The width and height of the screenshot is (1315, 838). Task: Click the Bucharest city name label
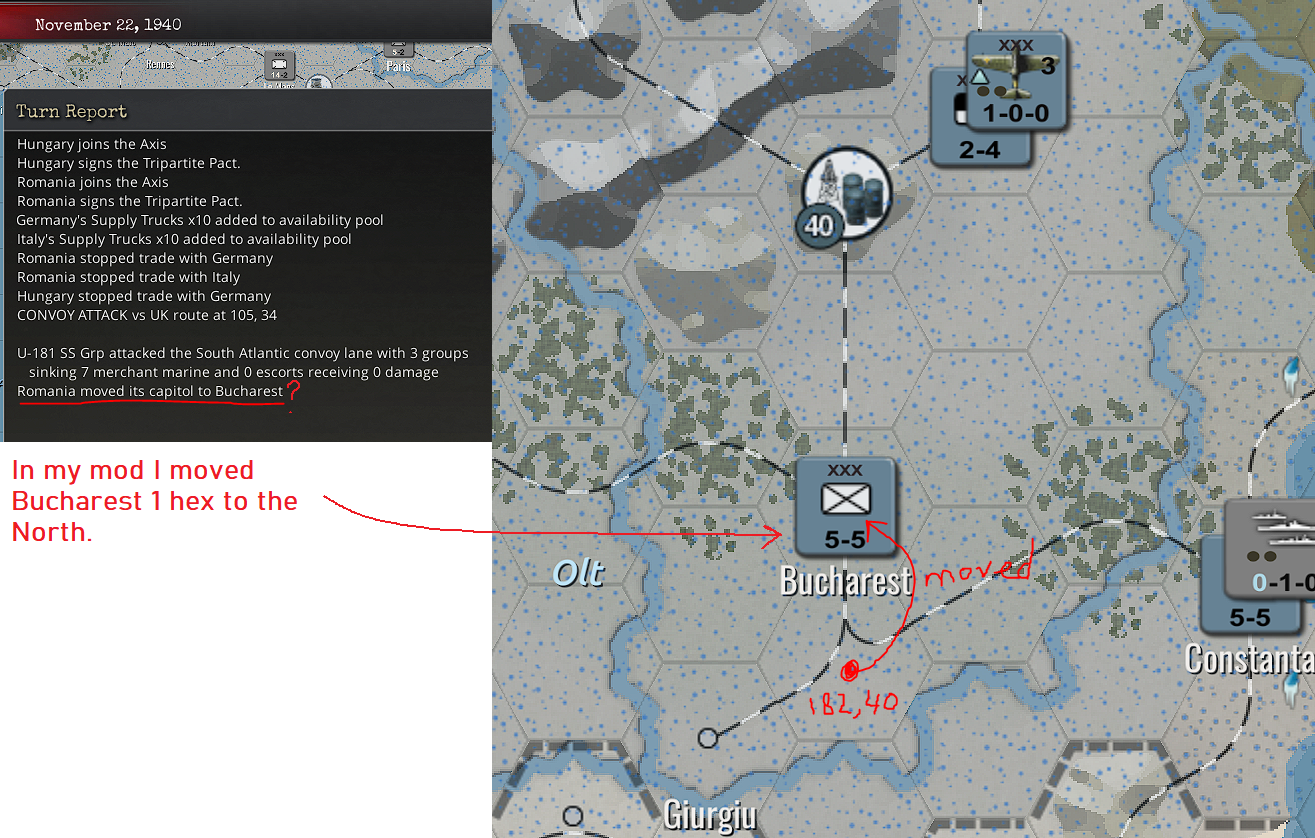coord(845,580)
